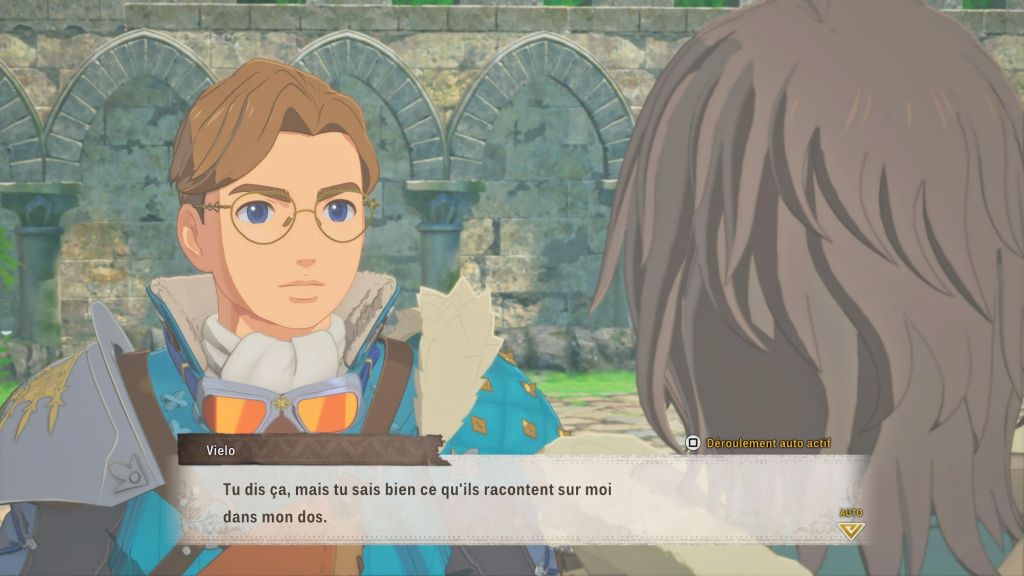Viewport: 1024px width, 576px height.
Task: Continue Vielo's dialogue by clicking the text box
Action: (x=520, y=503)
